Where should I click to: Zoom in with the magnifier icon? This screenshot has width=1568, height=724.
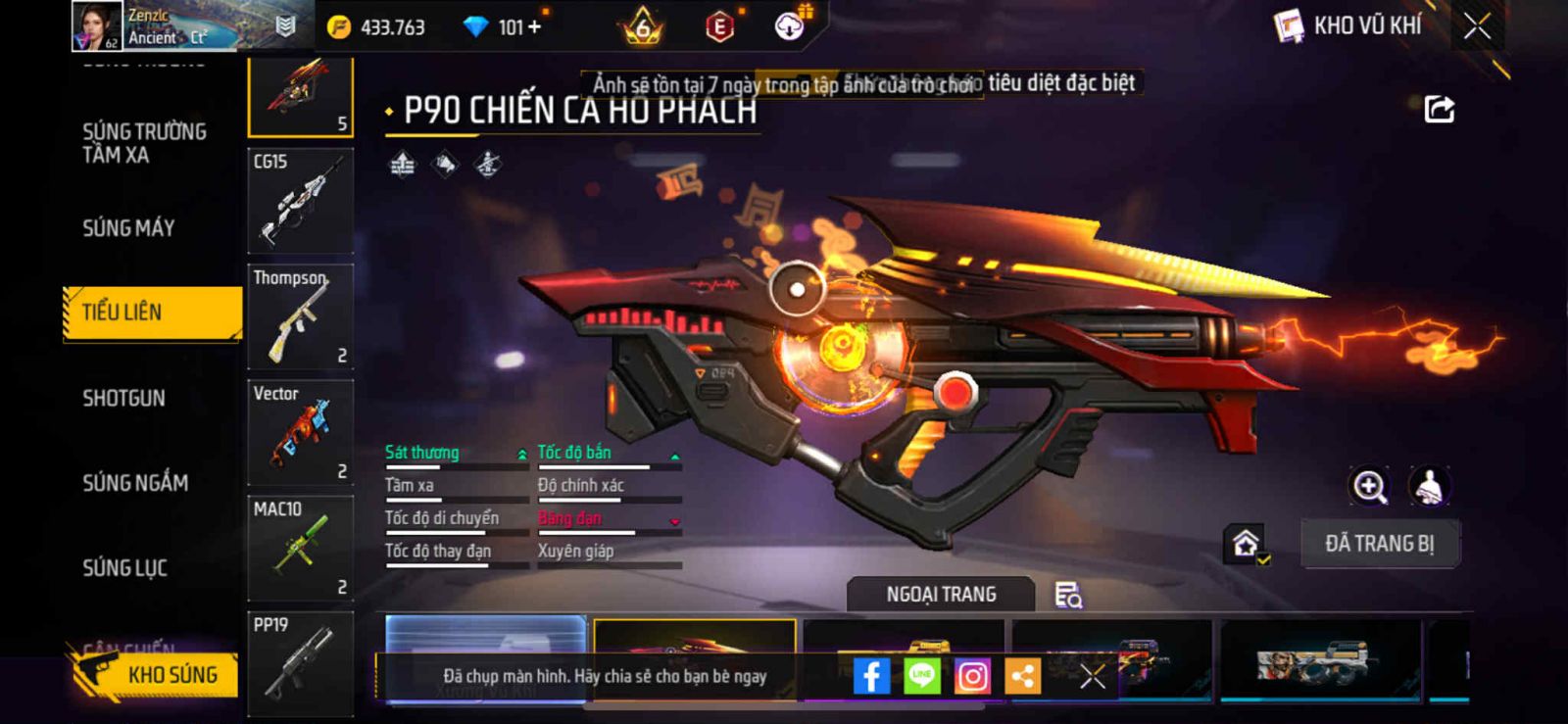point(1369,486)
